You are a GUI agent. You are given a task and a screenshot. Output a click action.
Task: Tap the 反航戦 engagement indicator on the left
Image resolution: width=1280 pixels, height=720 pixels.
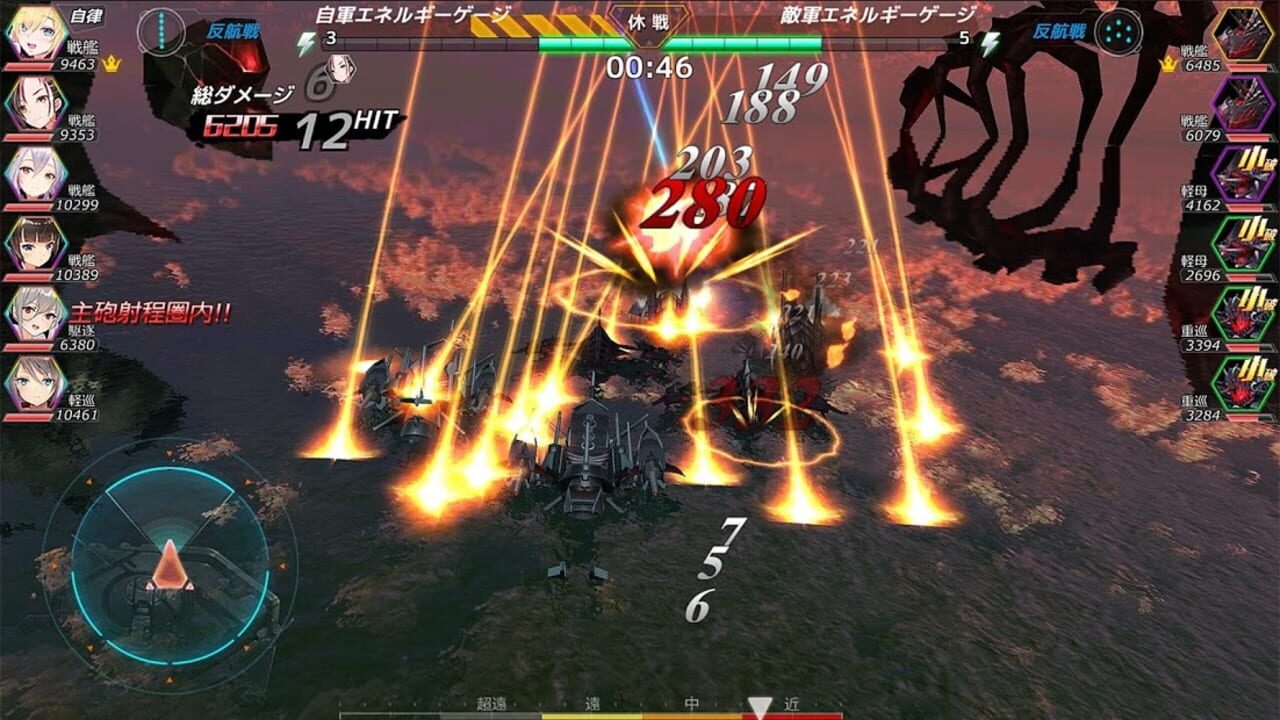(x=232, y=31)
